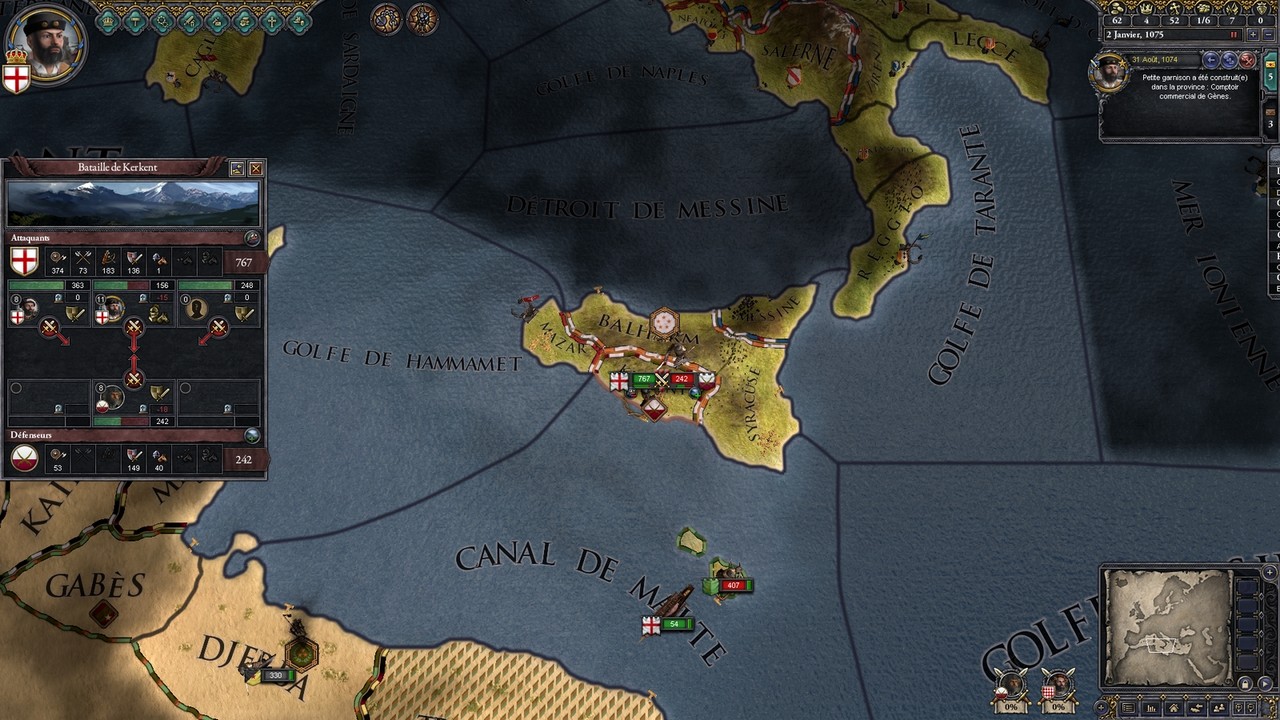This screenshot has height=720, width=1280.
Task: Click the lock button beside the minimap
Action: coord(1245,684)
